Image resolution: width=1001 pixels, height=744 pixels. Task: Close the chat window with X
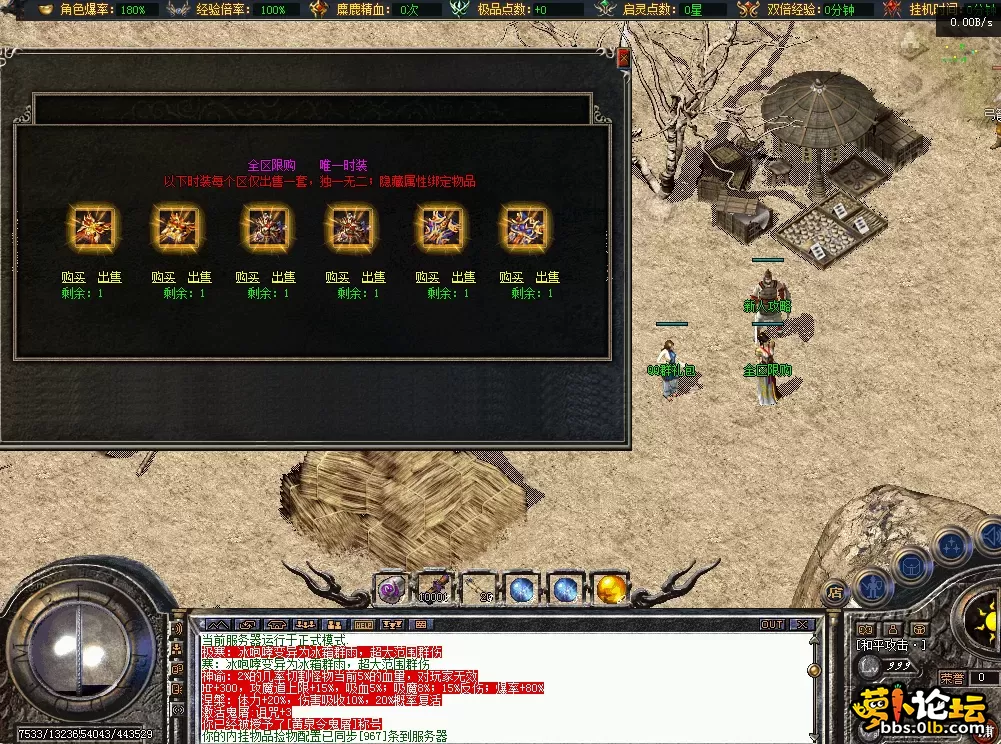801,625
